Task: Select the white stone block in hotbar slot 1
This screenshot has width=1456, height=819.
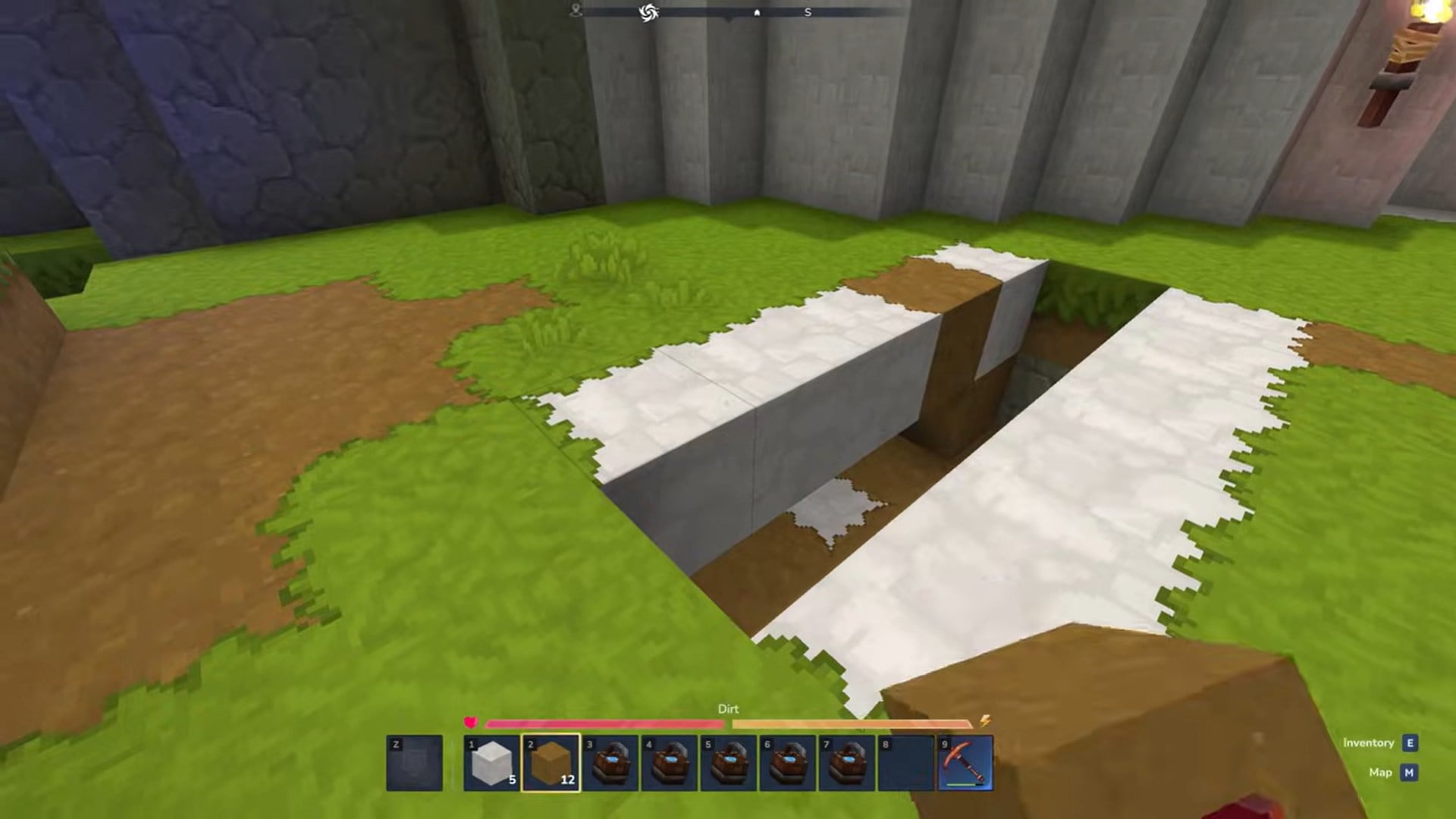Action: 493,761
